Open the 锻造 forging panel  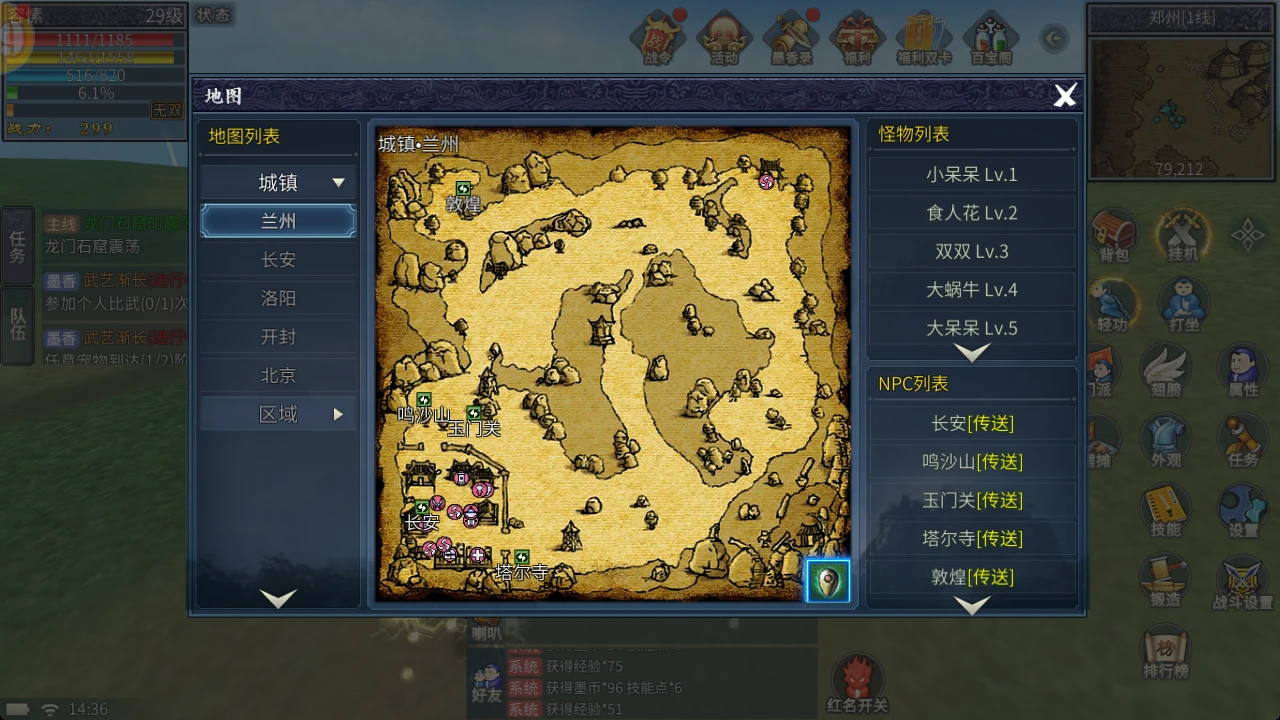click(x=1164, y=580)
